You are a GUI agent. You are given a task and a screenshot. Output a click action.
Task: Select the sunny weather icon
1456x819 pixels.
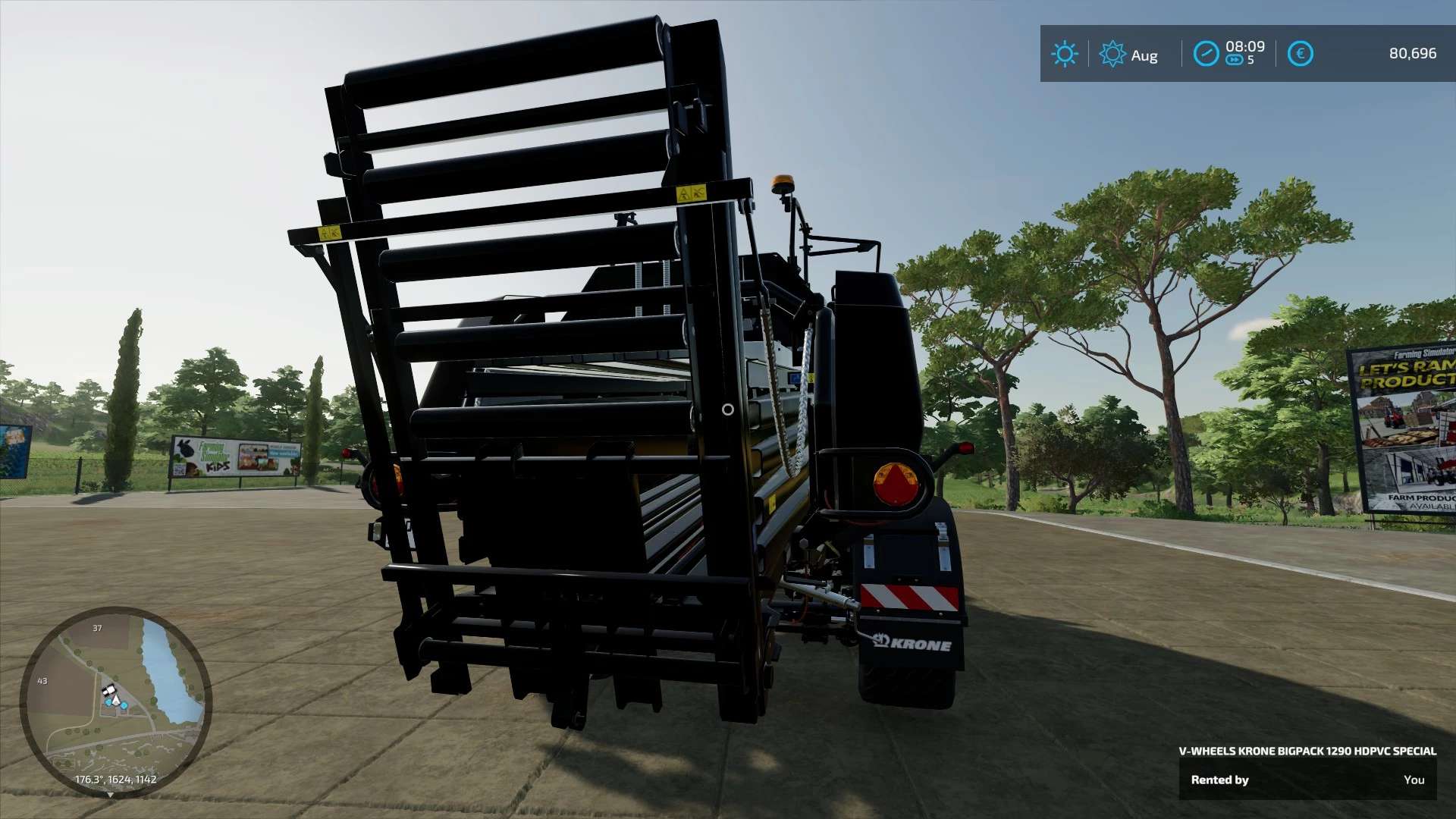[x=1064, y=54]
